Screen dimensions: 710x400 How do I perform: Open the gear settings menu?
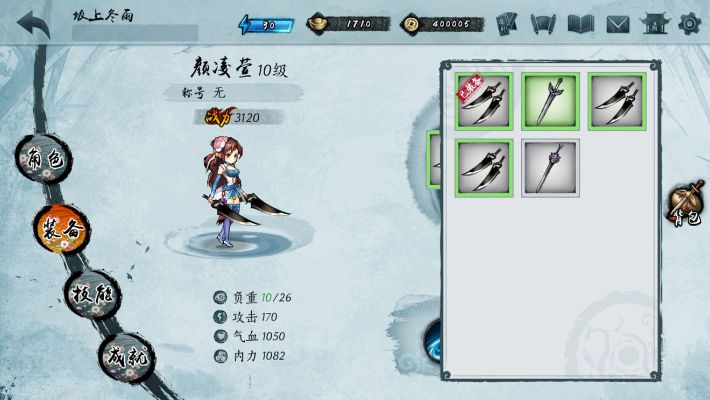click(689, 23)
